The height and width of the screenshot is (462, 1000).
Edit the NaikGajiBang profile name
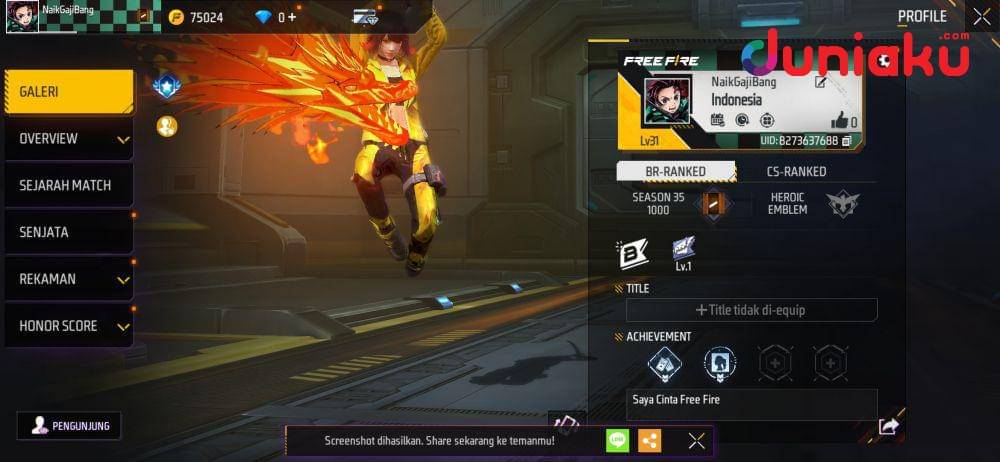[x=821, y=82]
